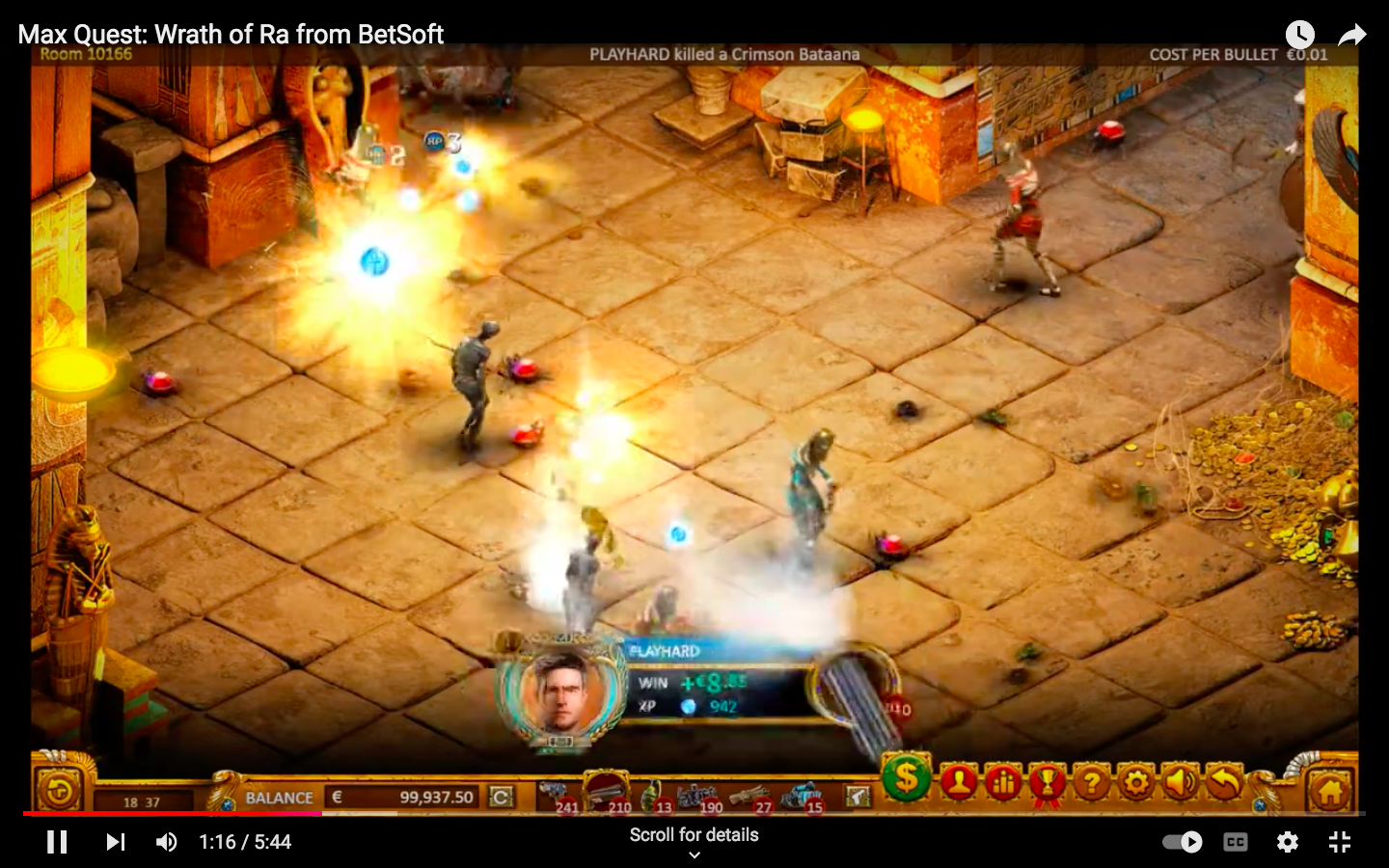1389x868 pixels.
Task: Open the video player settings gear
Action: [x=1288, y=842]
